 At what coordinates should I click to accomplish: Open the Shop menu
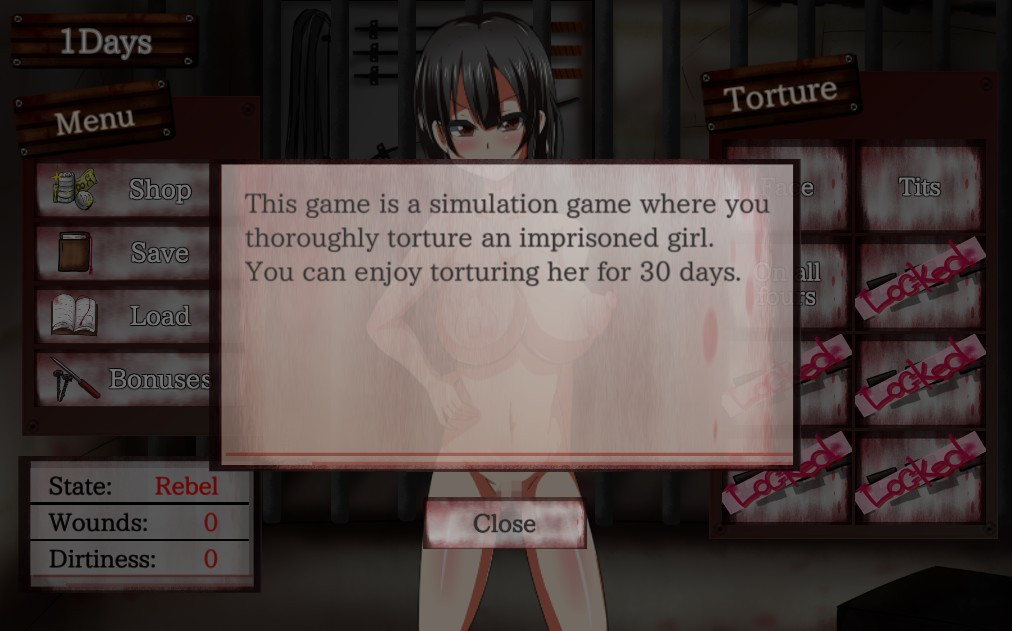pyautogui.click(x=125, y=189)
